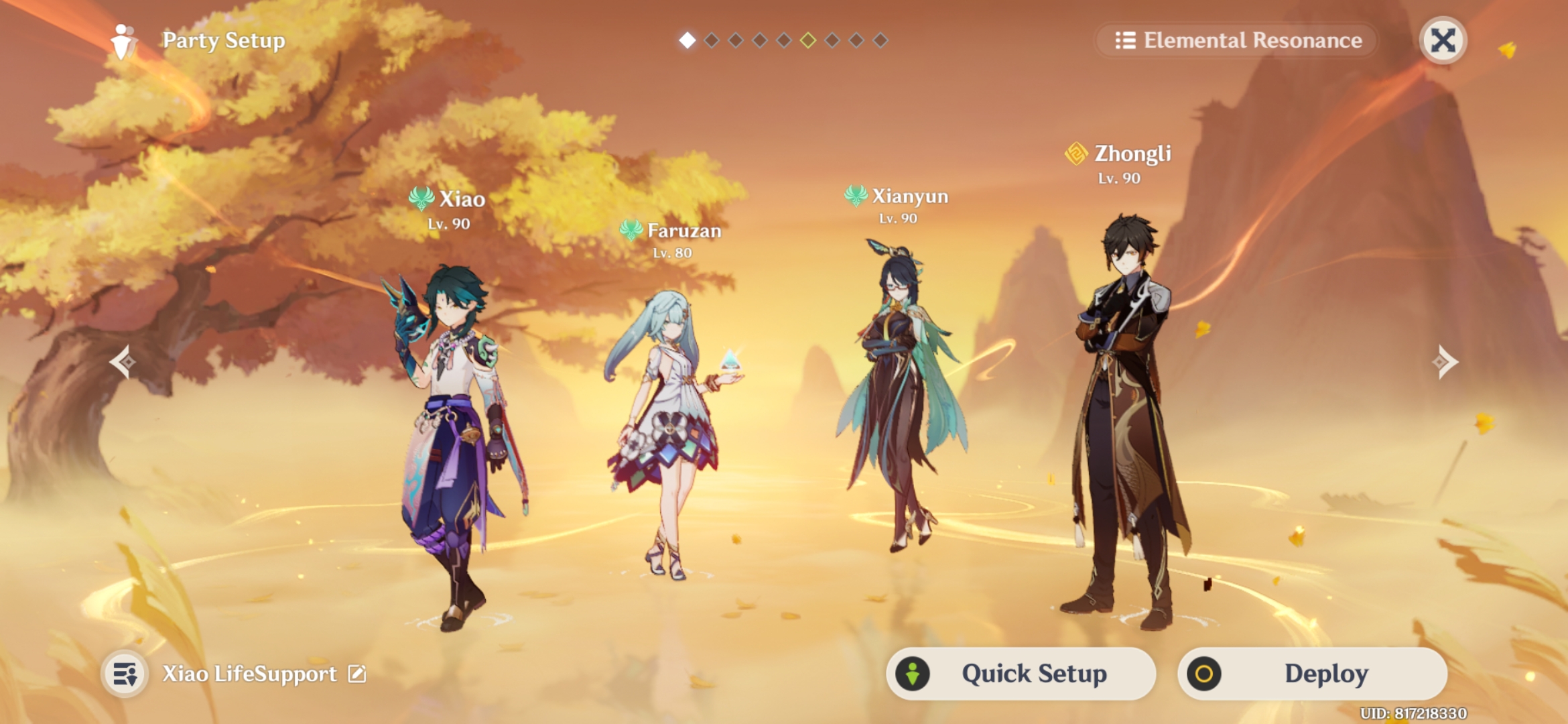This screenshot has height=724, width=1568.
Task: Select the highlighted yellow party slot diamond
Action: [807, 40]
